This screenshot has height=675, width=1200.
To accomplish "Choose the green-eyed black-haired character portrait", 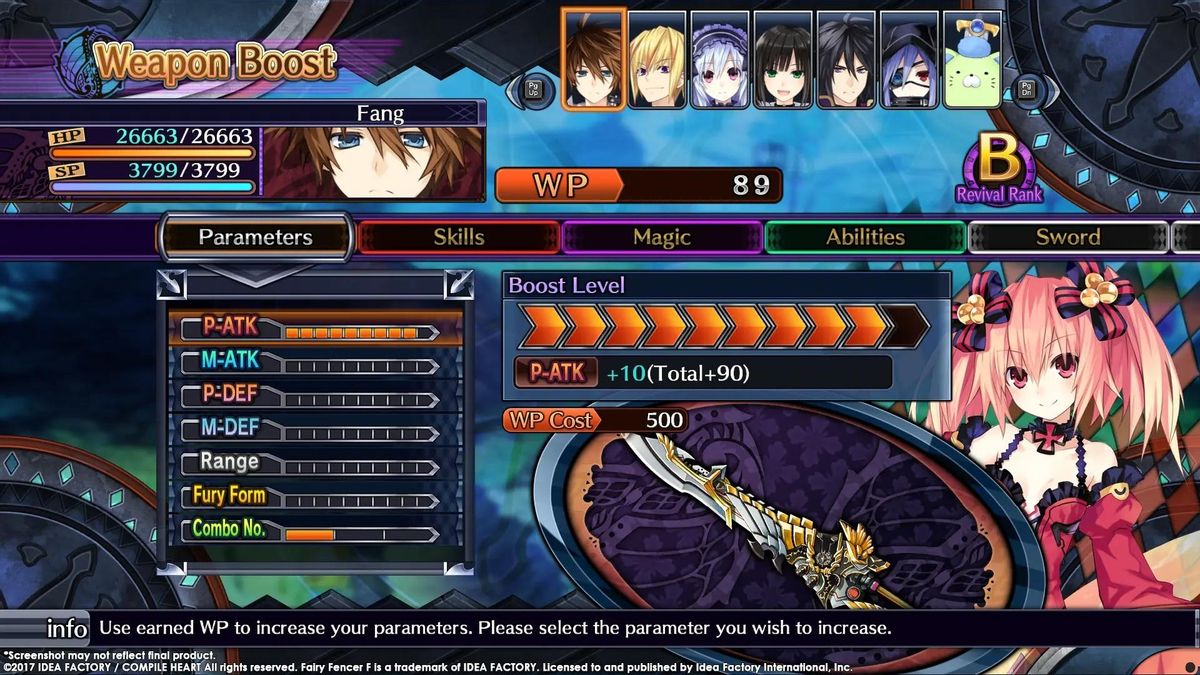I will [x=783, y=60].
